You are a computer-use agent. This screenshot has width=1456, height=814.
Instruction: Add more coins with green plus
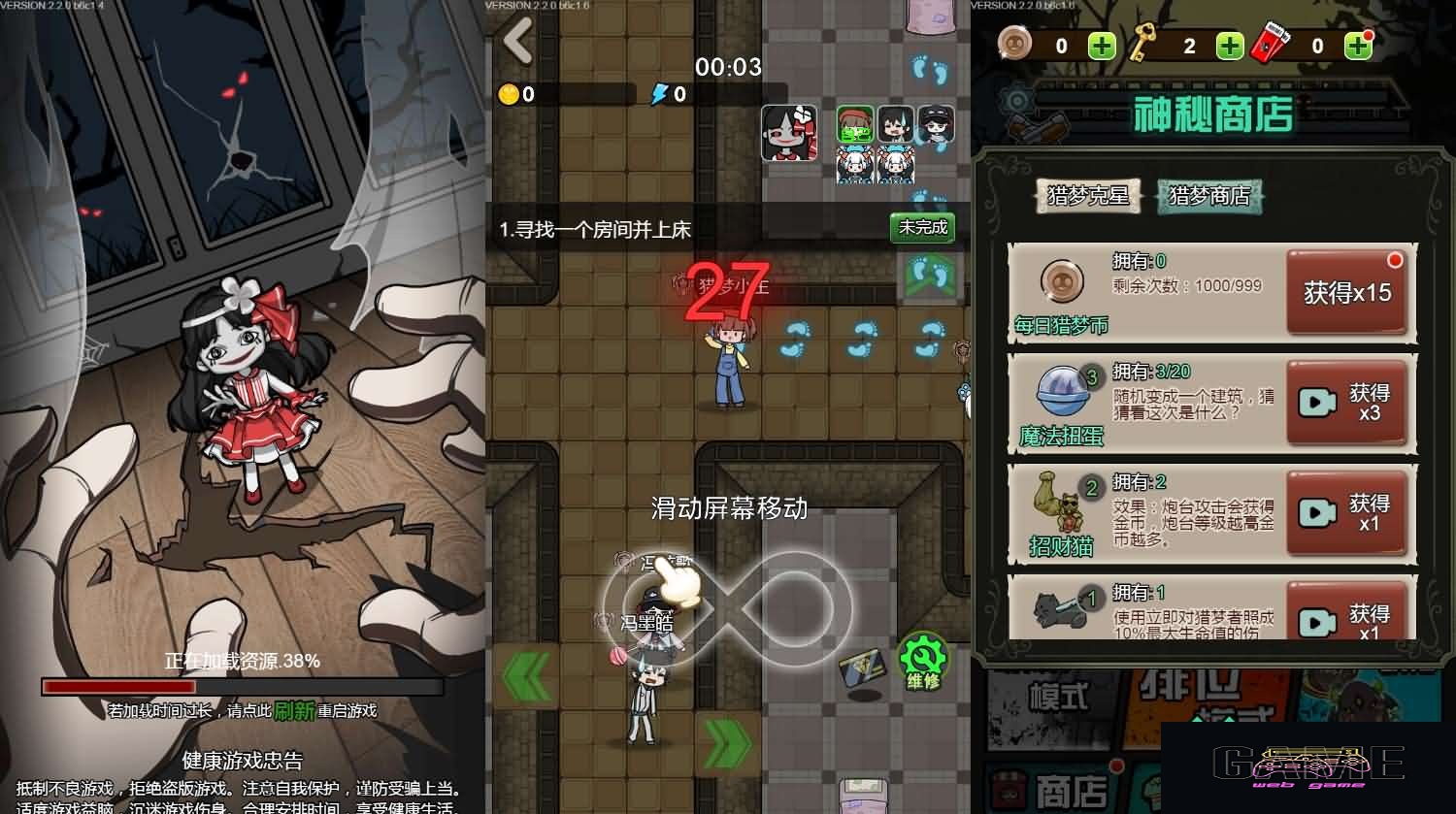(1102, 46)
